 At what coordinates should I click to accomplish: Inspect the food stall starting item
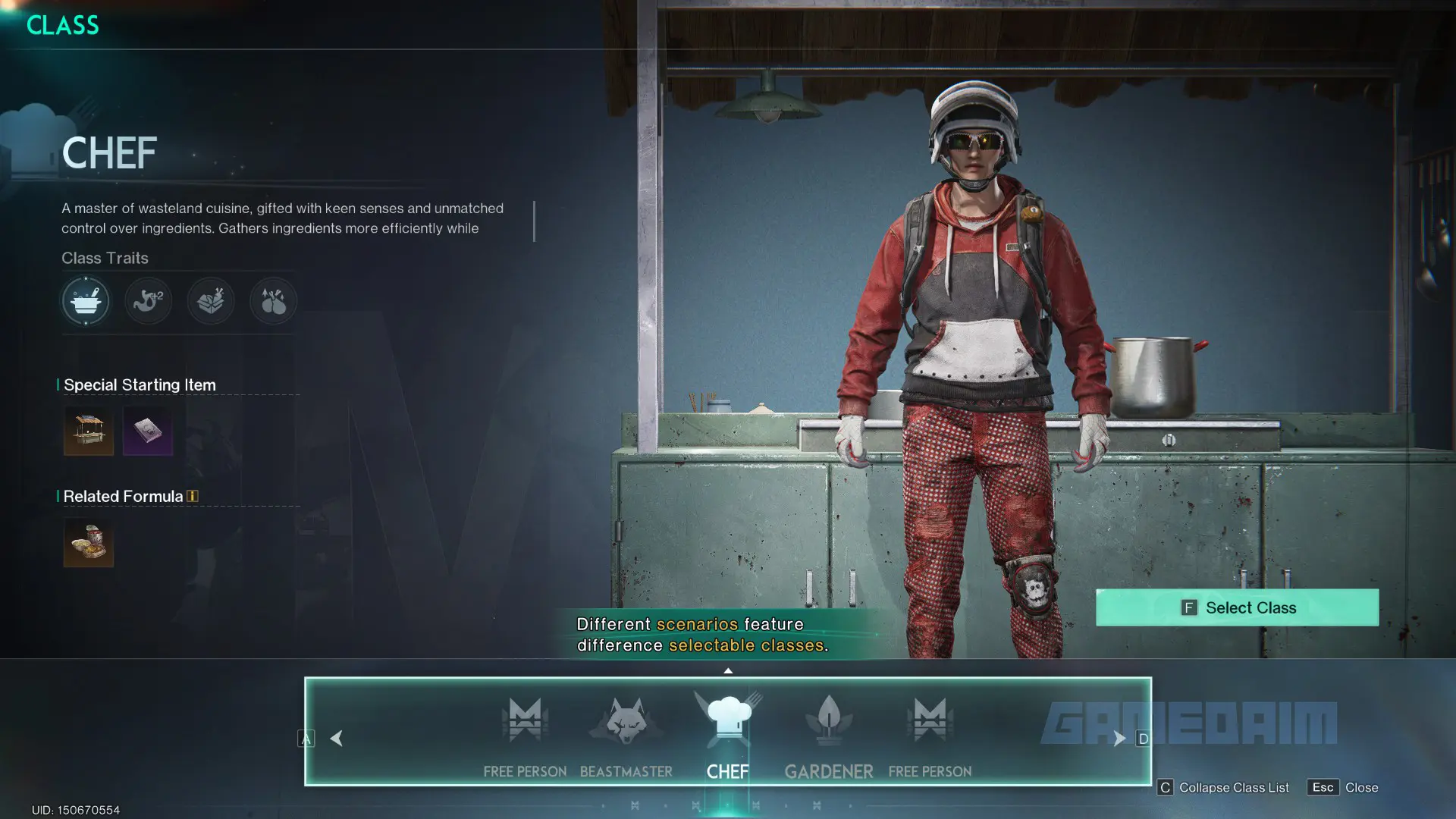click(x=89, y=431)
